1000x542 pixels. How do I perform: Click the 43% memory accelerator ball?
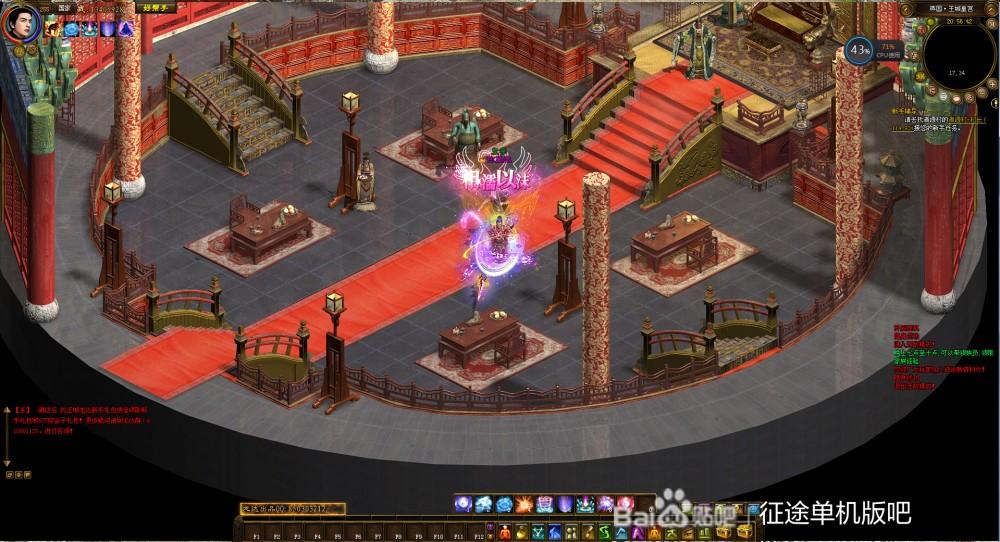tap(858, 49)
